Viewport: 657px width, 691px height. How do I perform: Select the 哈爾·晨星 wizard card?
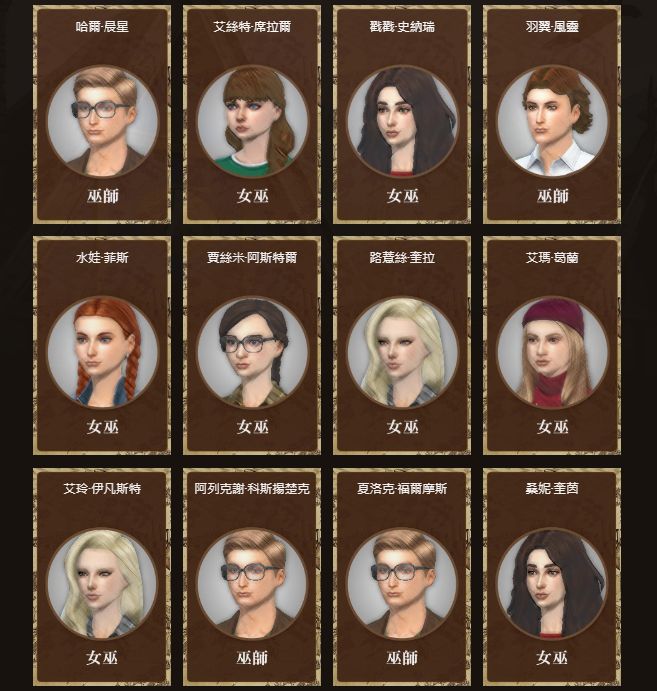[102, 114]
